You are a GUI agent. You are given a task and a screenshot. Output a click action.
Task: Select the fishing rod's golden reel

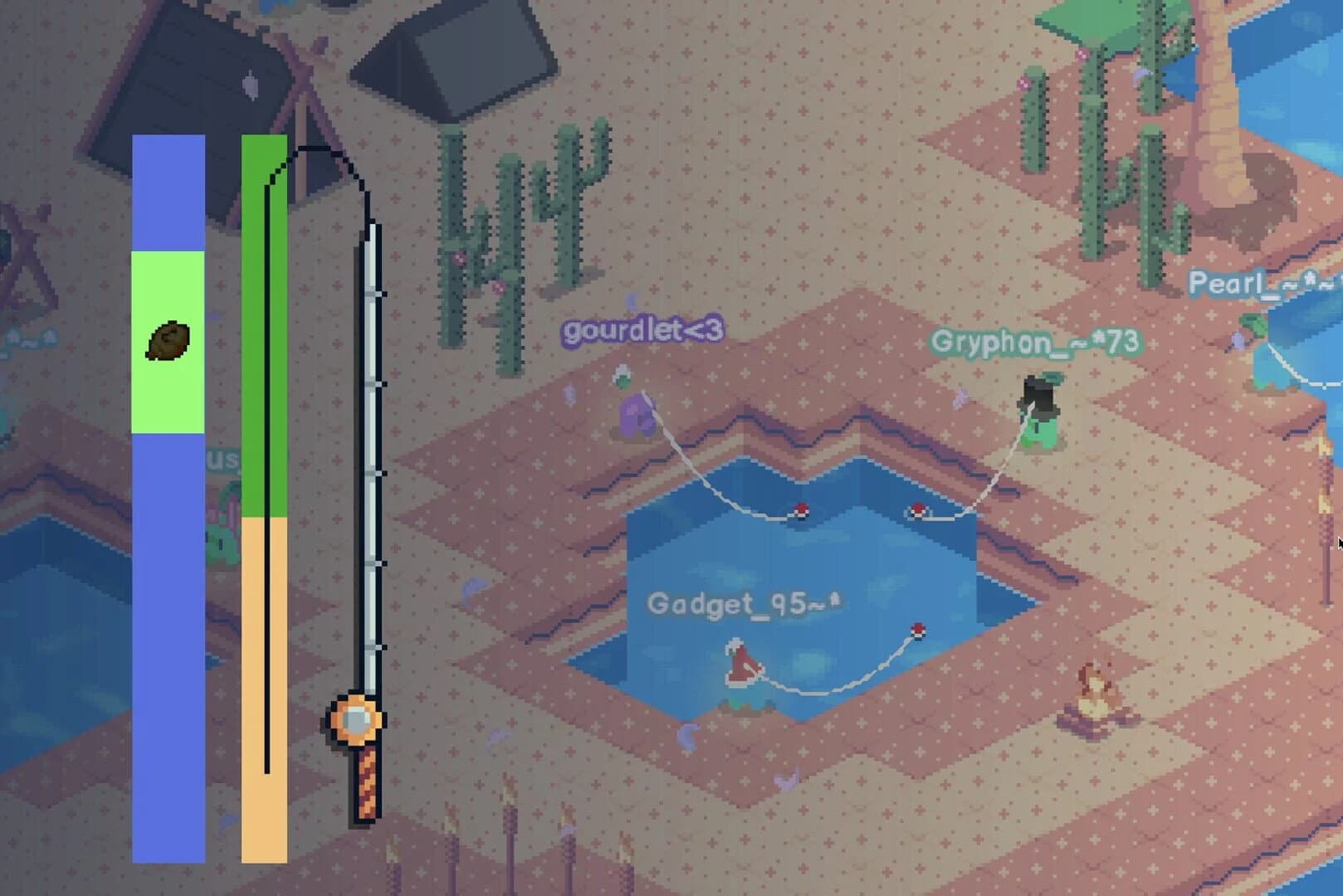click(355, 721)
